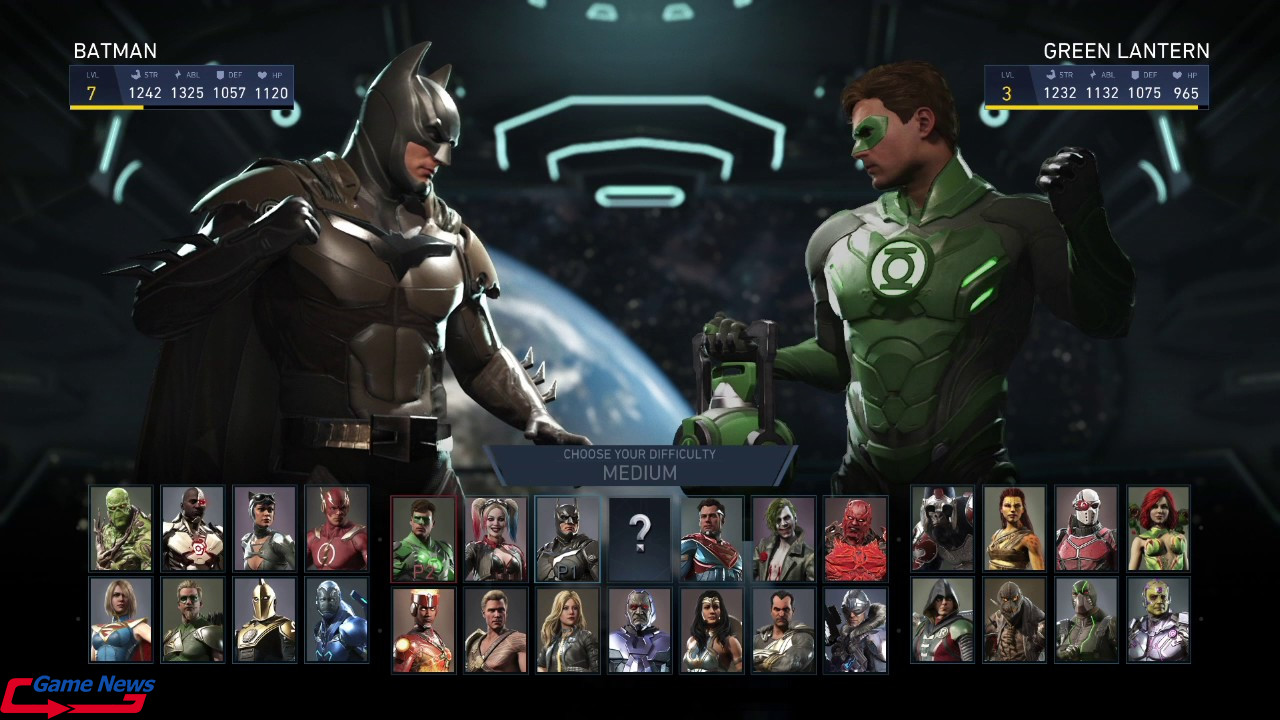1280x720 pixels.
Task: Choose the Cyborg character portrait
Action: 193,529
